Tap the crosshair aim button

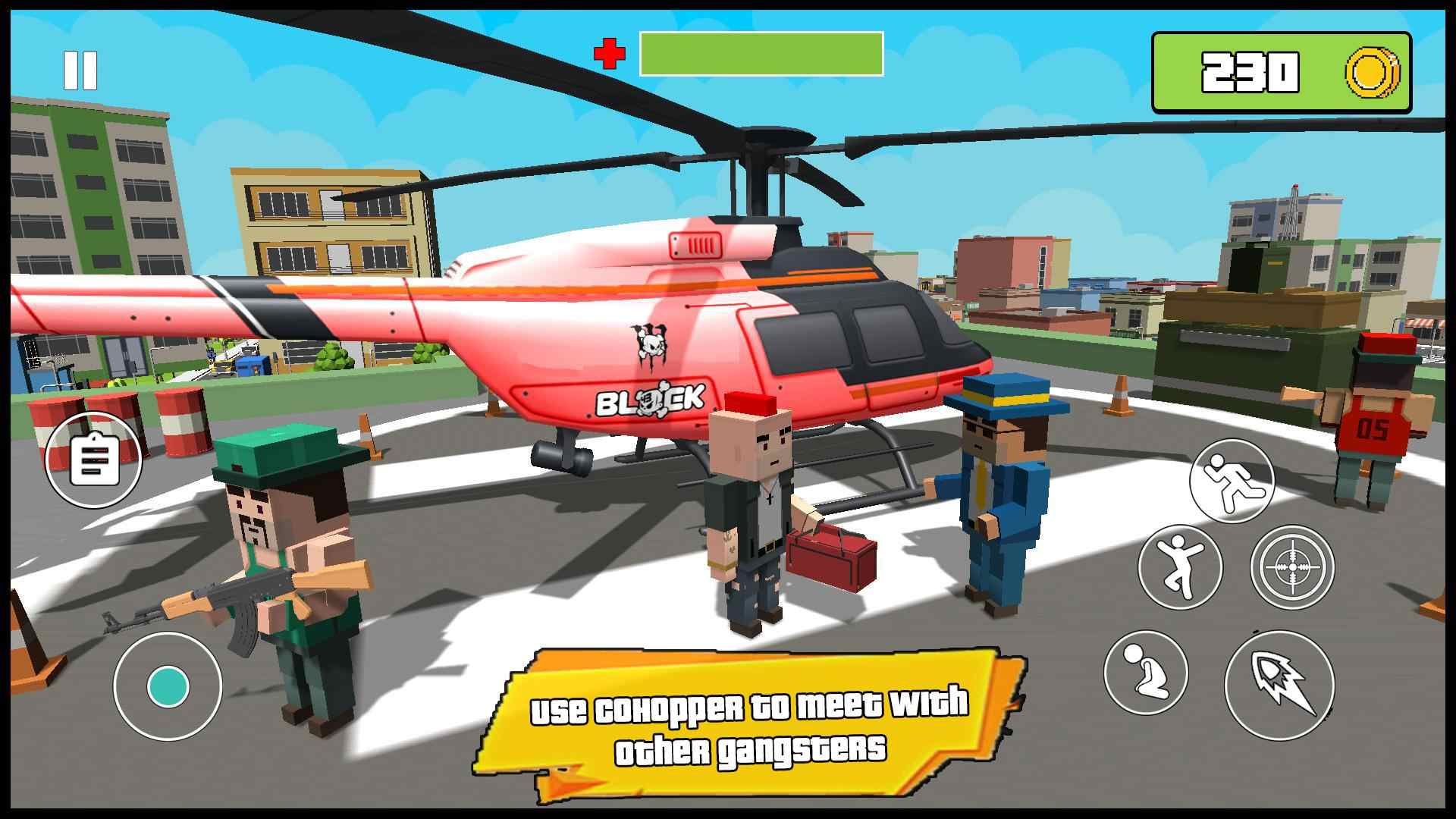tap(1291, 567)
